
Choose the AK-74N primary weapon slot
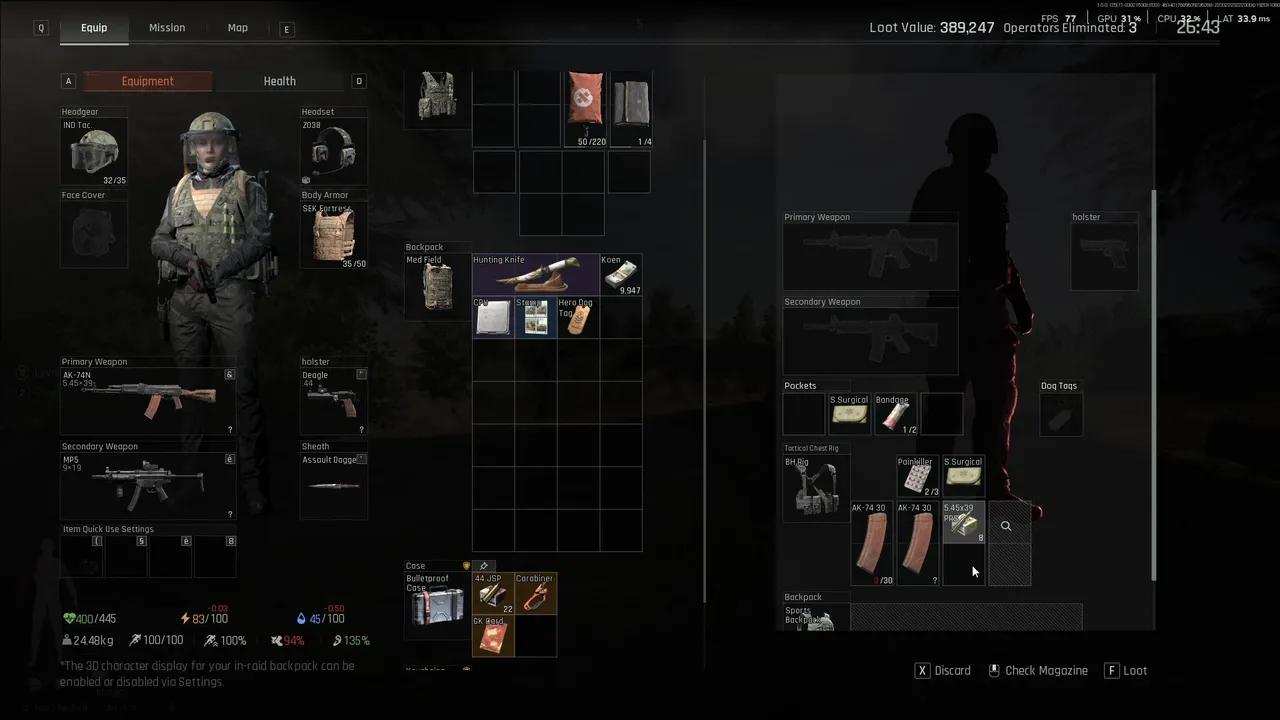pos(149,401)
